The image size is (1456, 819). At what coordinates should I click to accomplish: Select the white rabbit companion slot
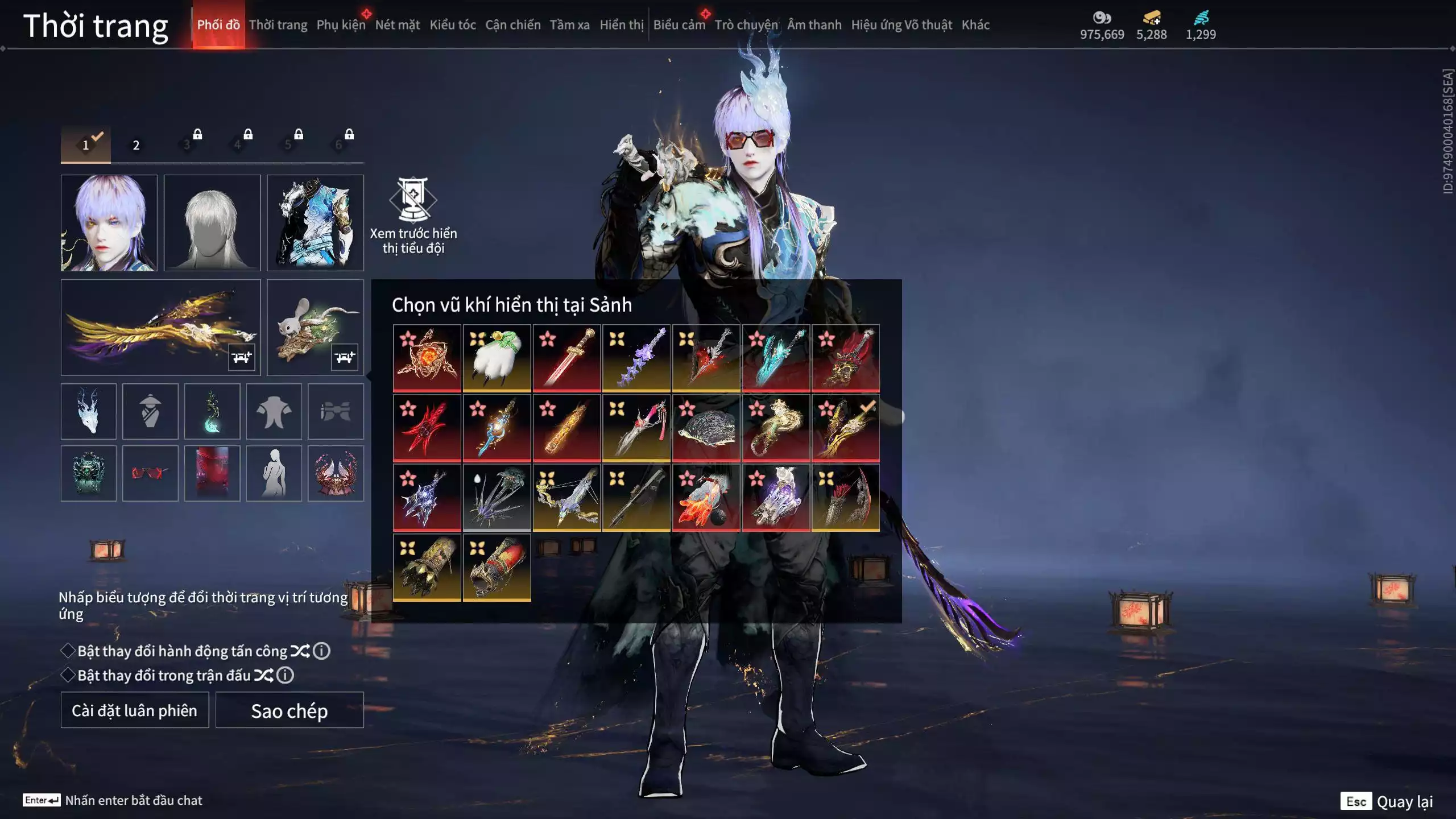coord(315,327)
